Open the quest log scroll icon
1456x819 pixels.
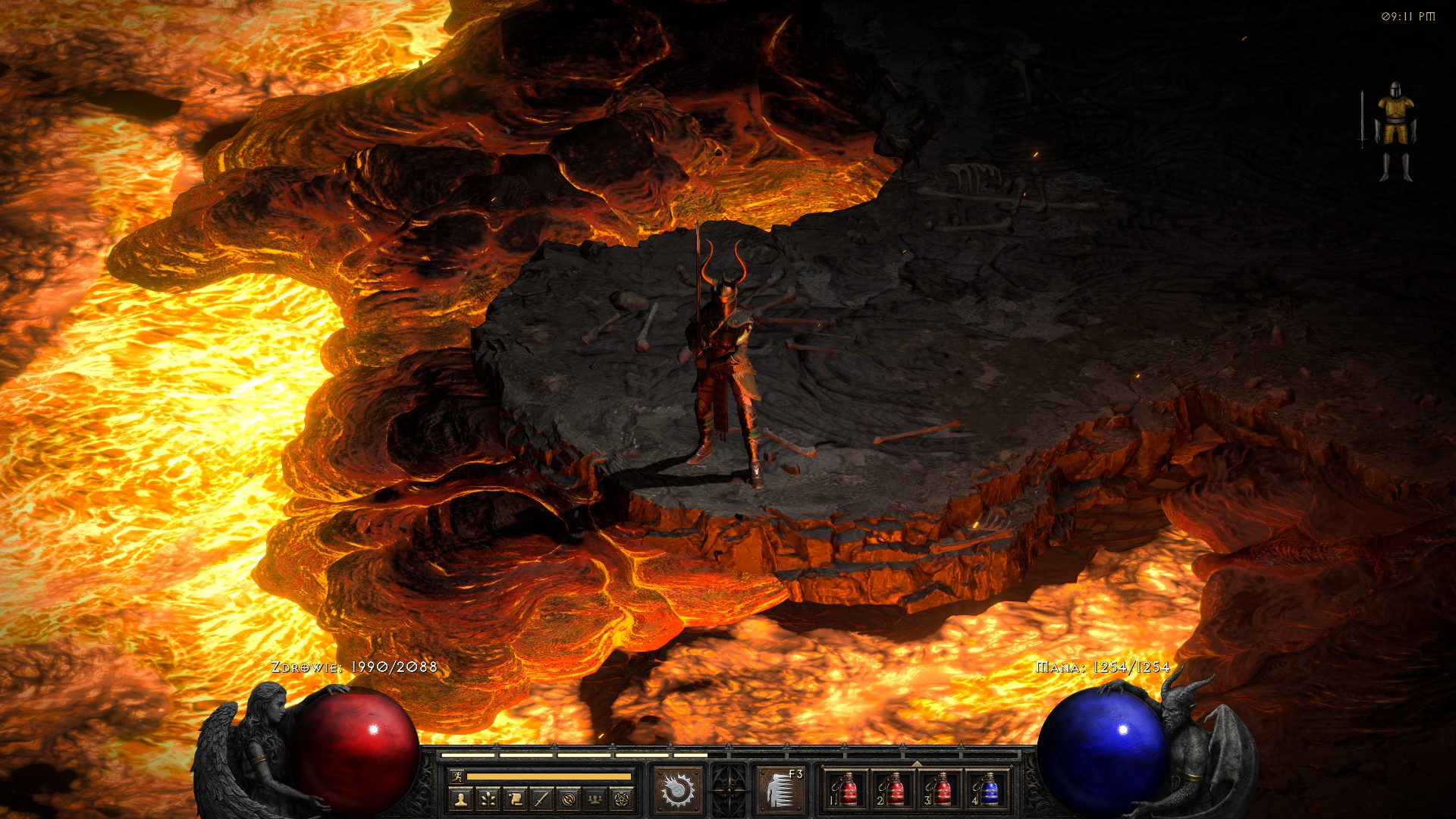click(x=515, y=799)
